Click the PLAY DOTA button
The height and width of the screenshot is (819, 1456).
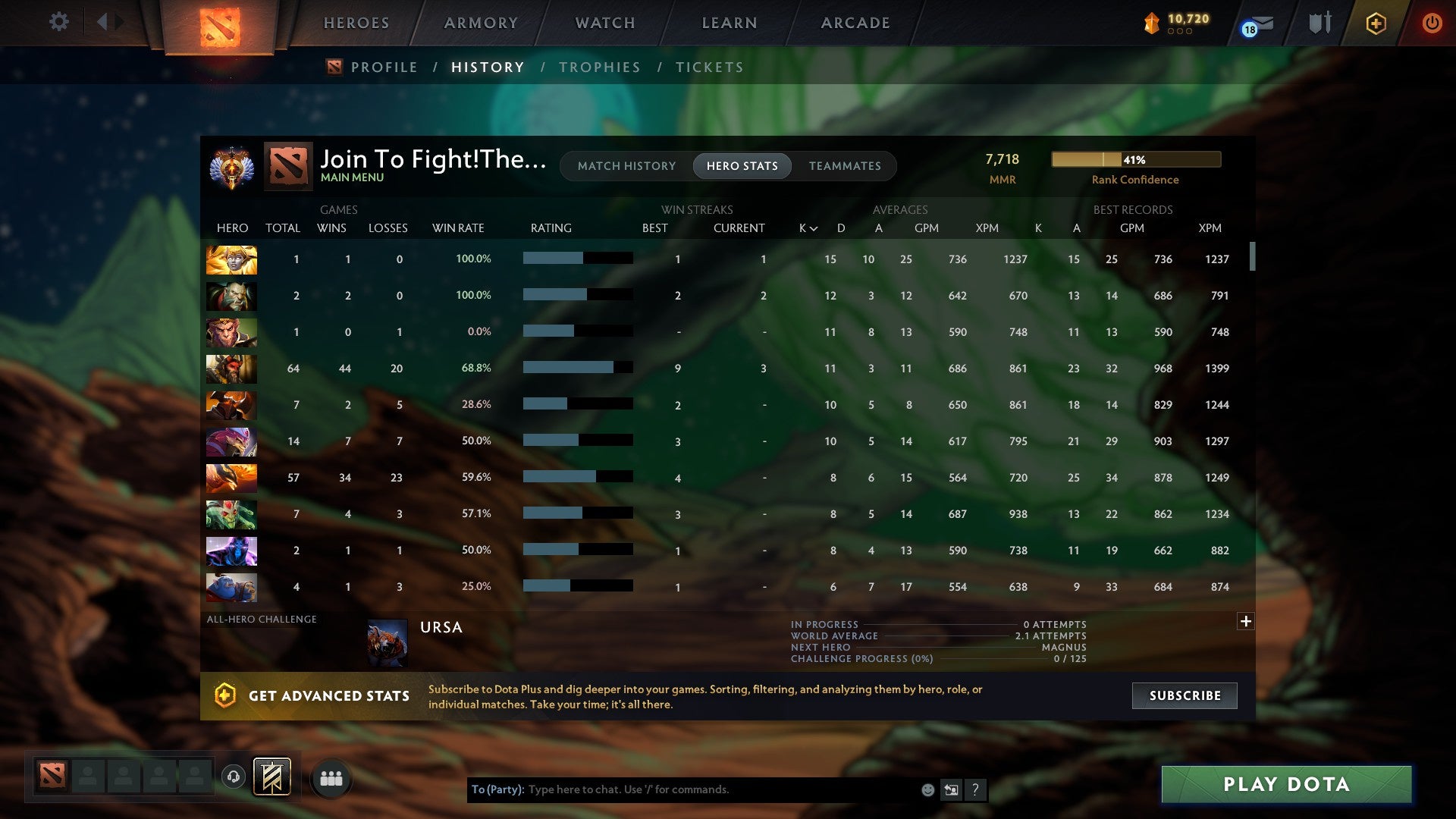[x=1284, y=785]
